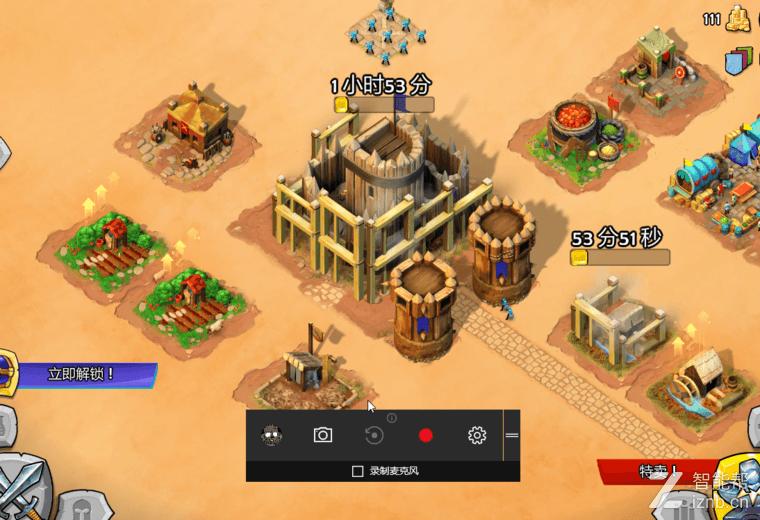
Task: Take a screenshot with the camera icon
Action: click(x=322, y=435)
